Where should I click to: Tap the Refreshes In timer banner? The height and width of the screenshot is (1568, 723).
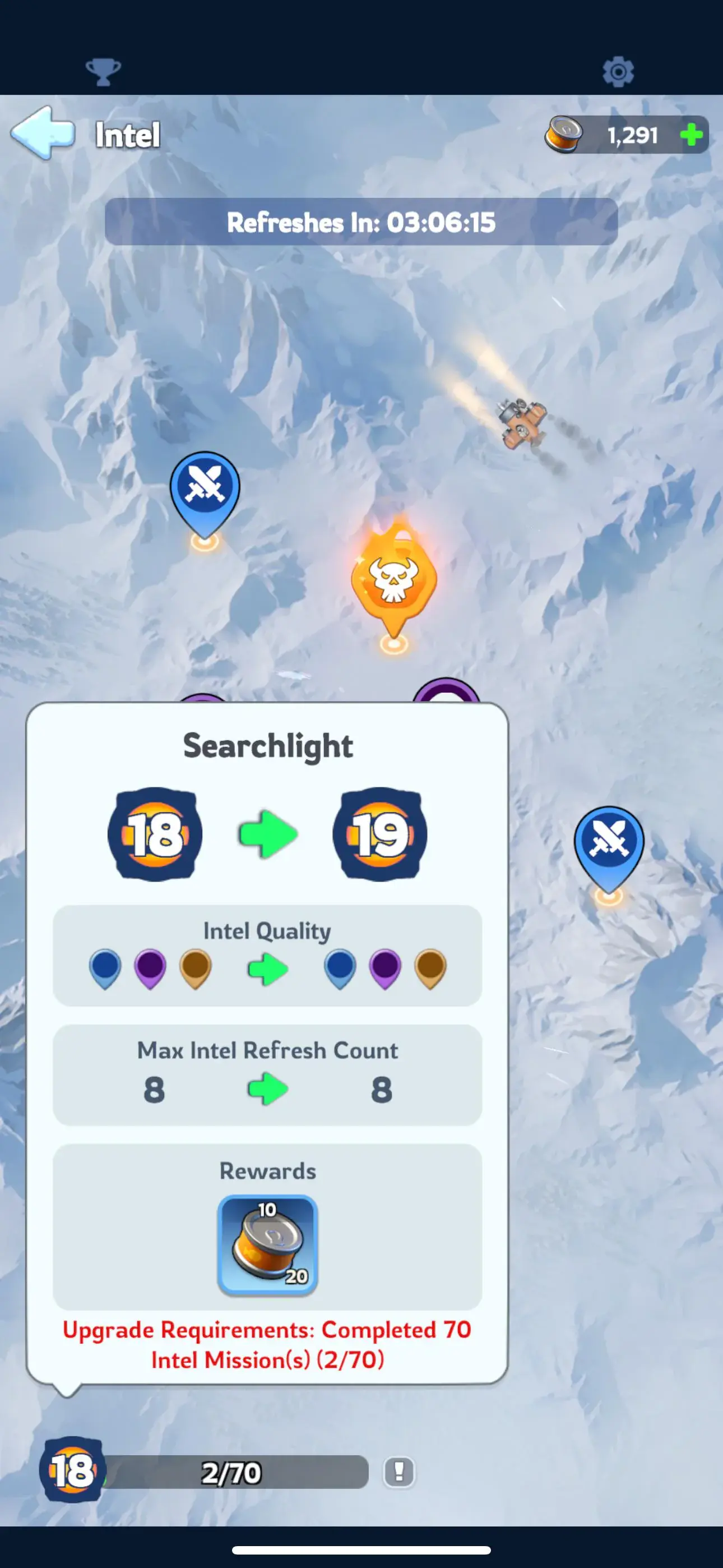click(x=361, y=223)
